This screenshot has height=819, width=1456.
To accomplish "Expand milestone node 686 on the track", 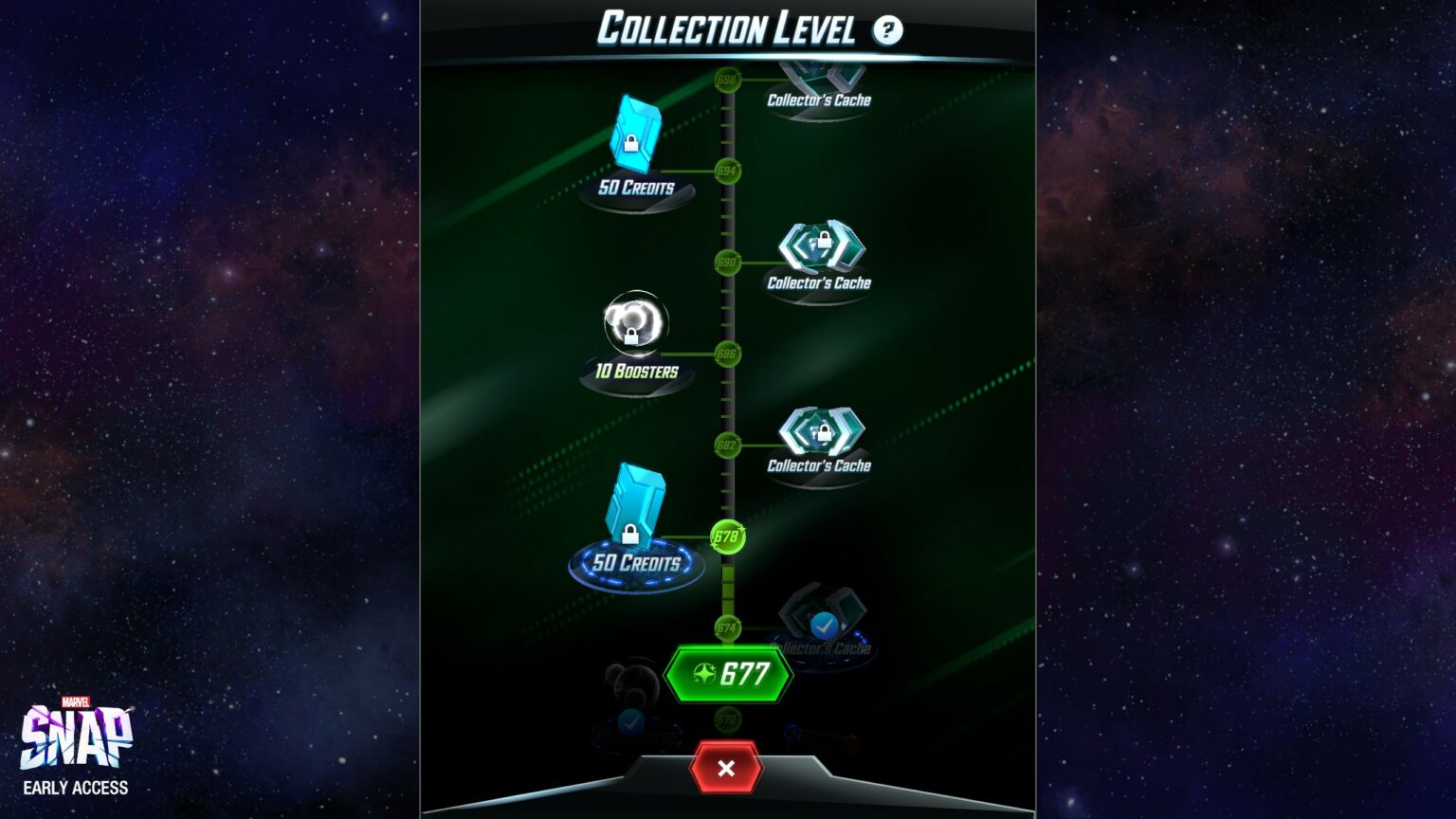I will [727, 355].
